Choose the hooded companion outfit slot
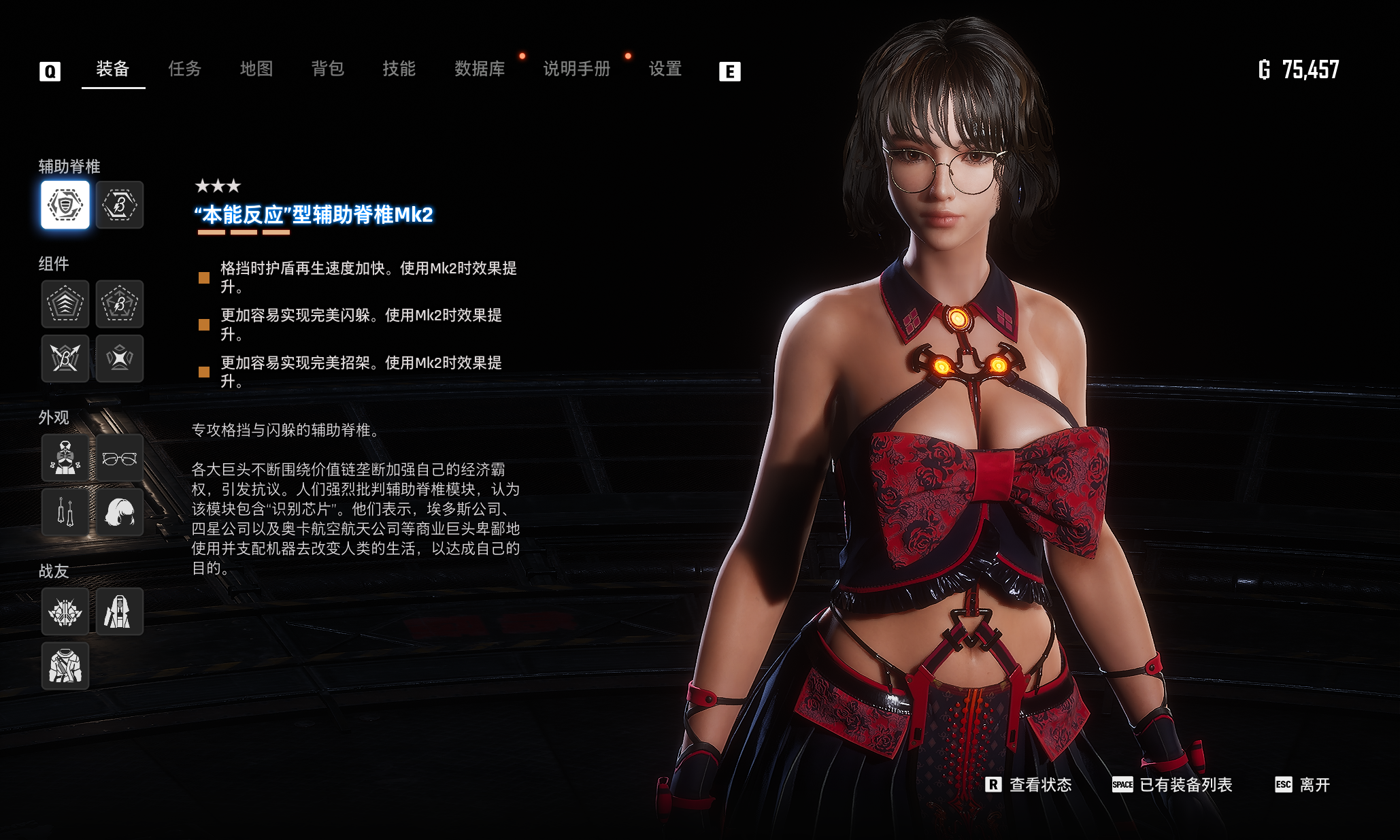Screen dimensions: 1400x840 pos(120,611)
